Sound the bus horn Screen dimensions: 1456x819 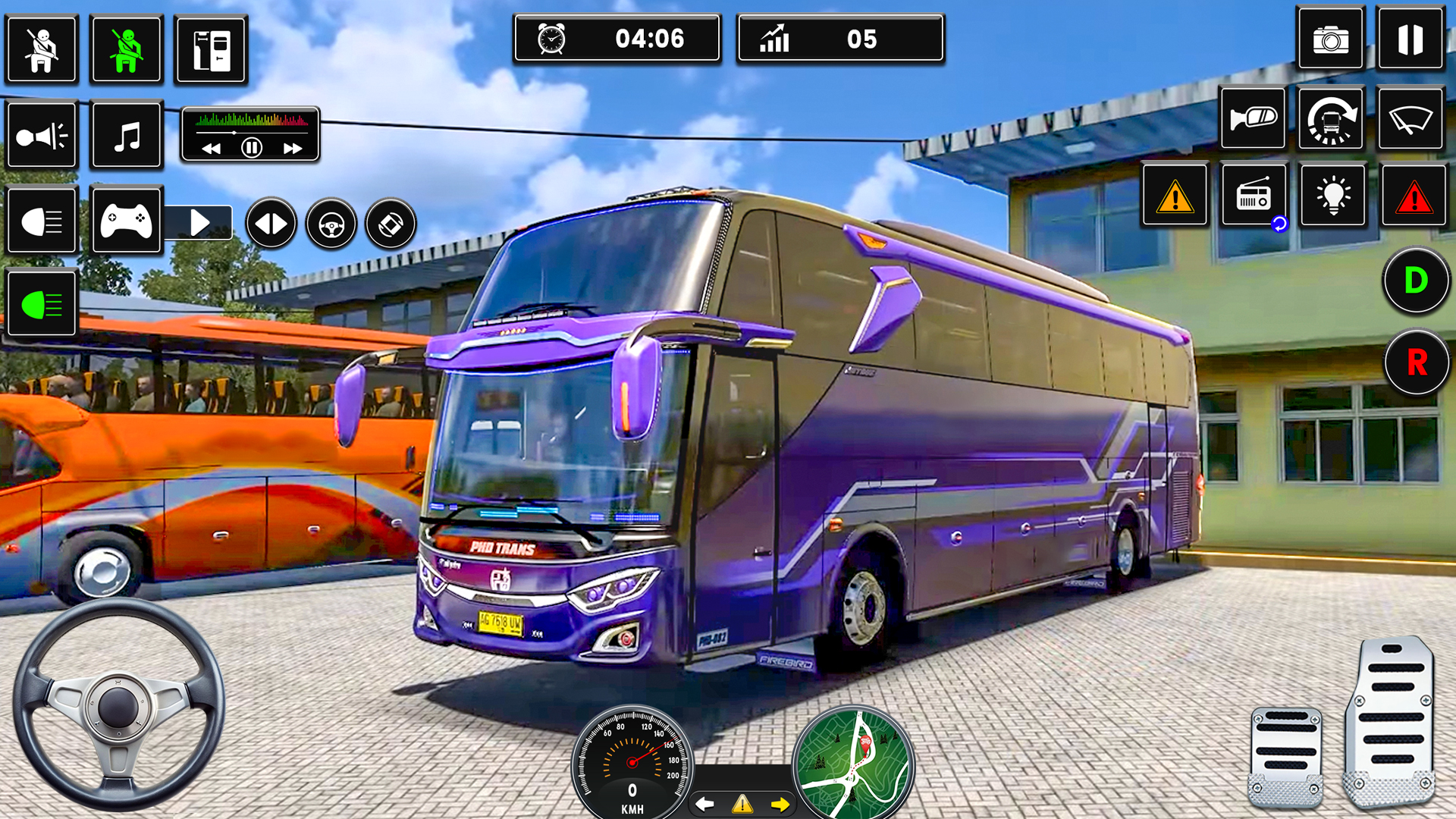[x=42, y=136]
